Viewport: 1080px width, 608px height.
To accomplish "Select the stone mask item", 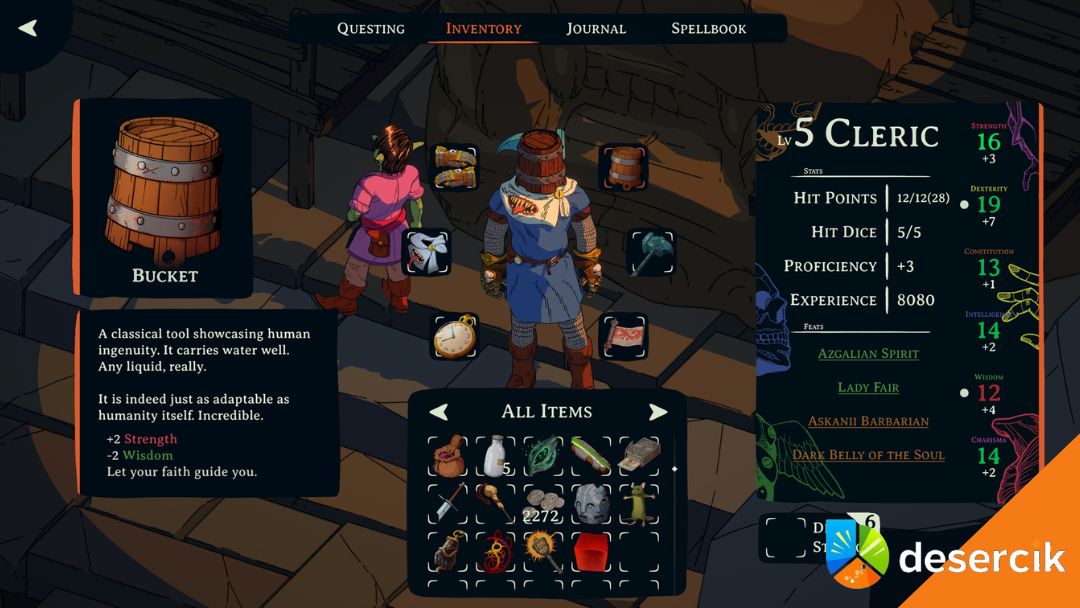I will [591, 503].
